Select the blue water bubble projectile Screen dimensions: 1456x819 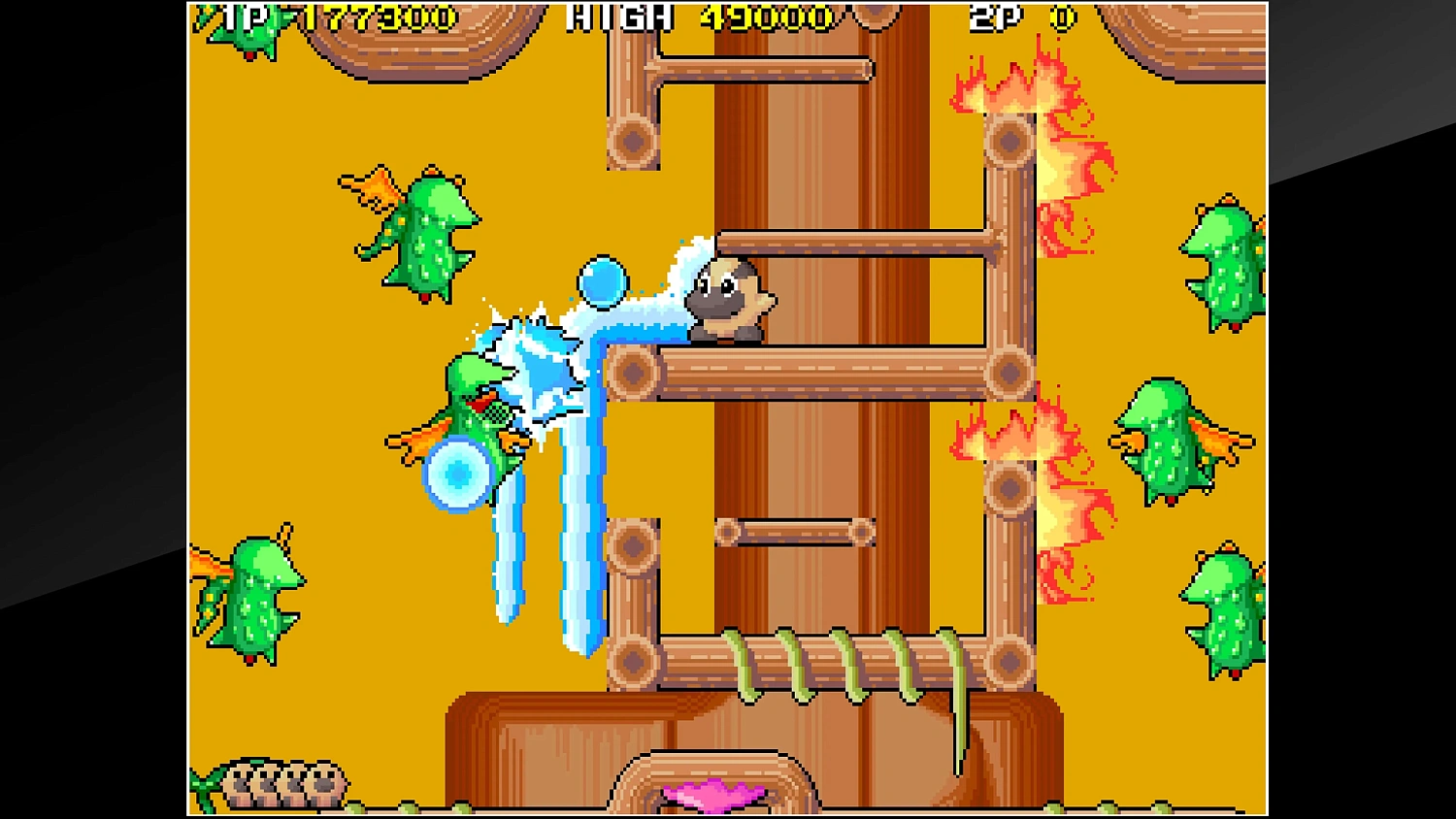602,279
